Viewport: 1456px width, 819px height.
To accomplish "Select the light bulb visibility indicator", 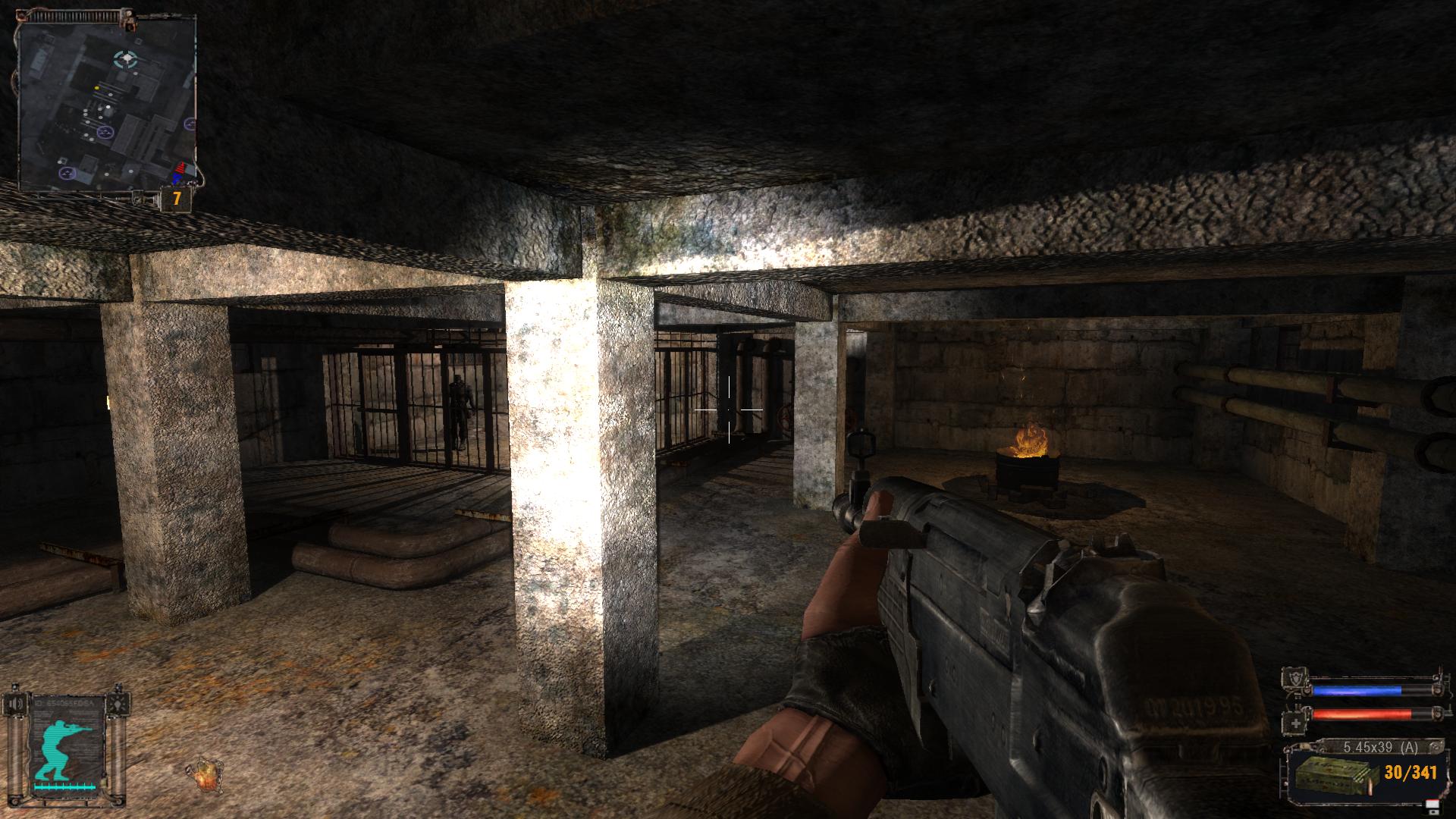I will click(x=118, y=704).
